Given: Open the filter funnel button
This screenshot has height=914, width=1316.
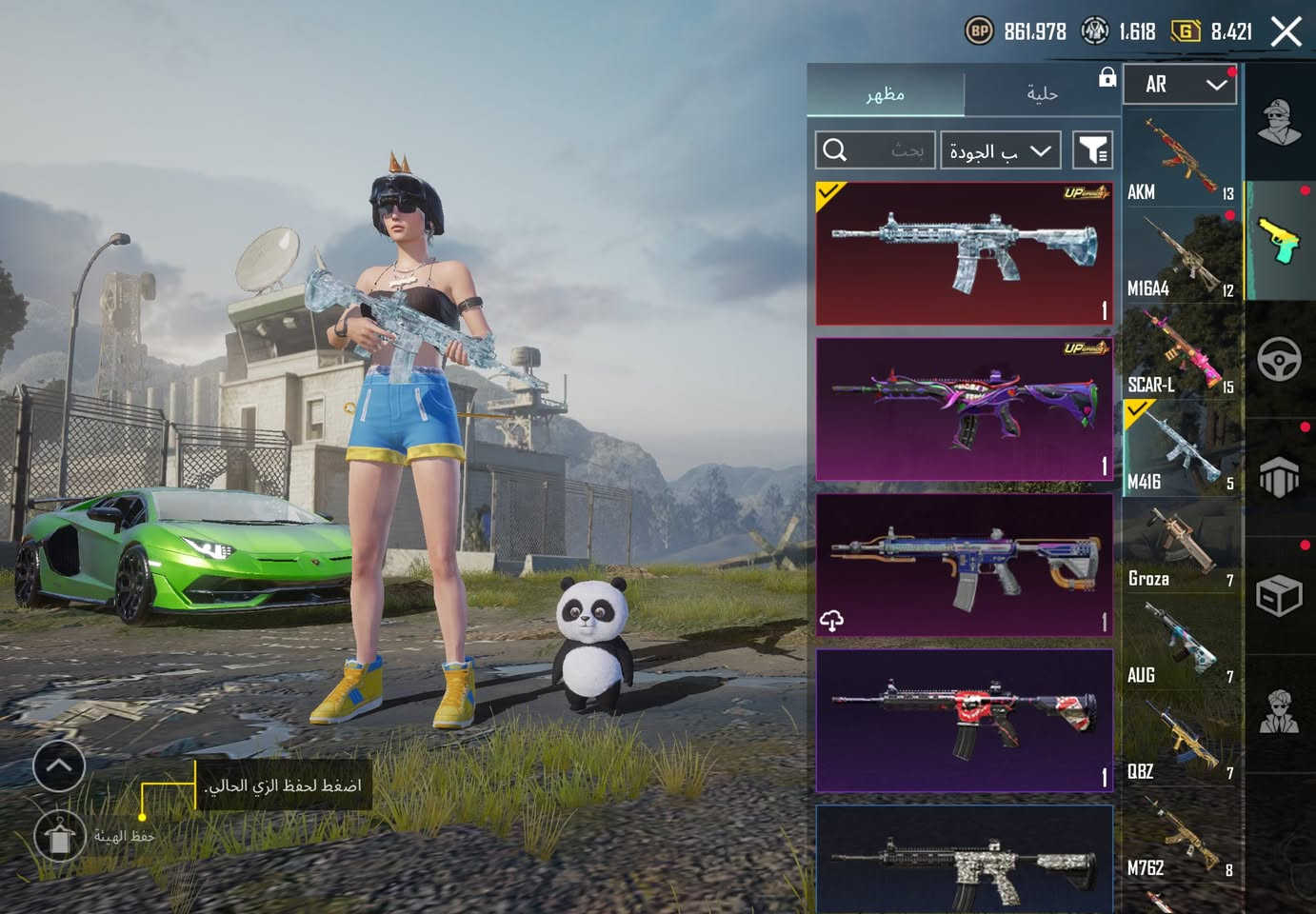Looking at the screenshot, I should 1092,150.
